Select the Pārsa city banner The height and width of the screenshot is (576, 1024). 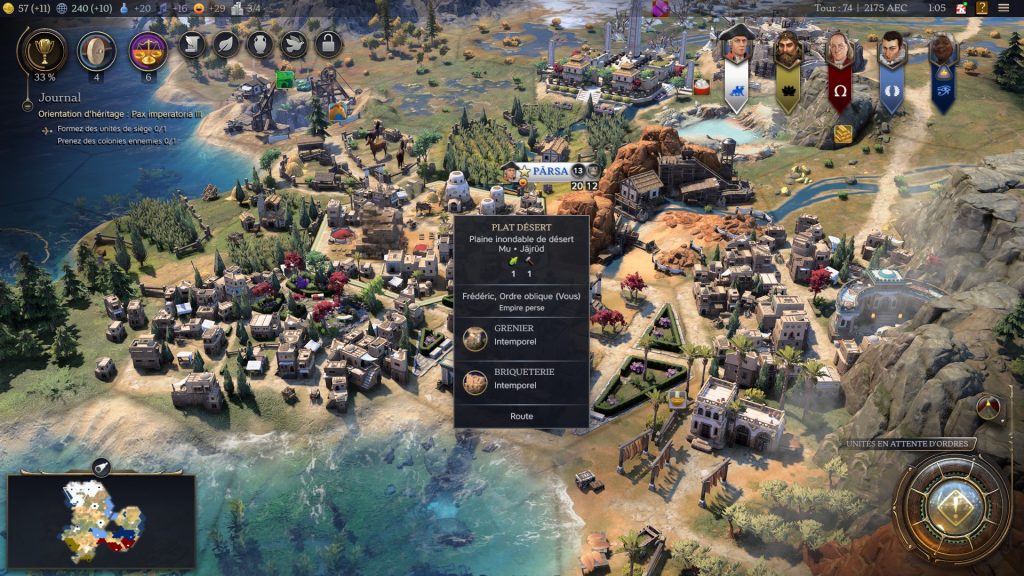(549, 171)
